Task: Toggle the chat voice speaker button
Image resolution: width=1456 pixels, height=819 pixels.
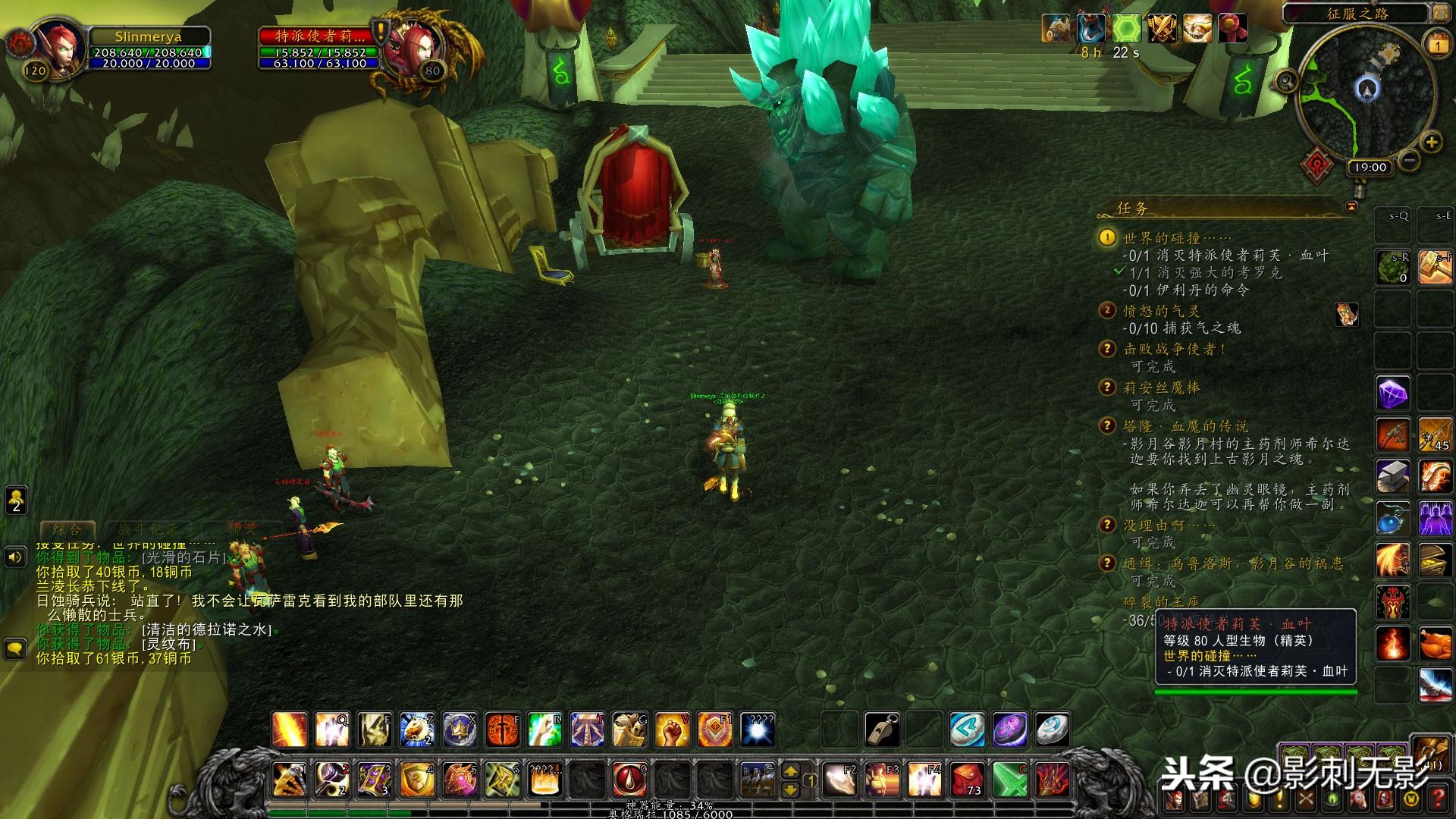Action: click(15, 558)
